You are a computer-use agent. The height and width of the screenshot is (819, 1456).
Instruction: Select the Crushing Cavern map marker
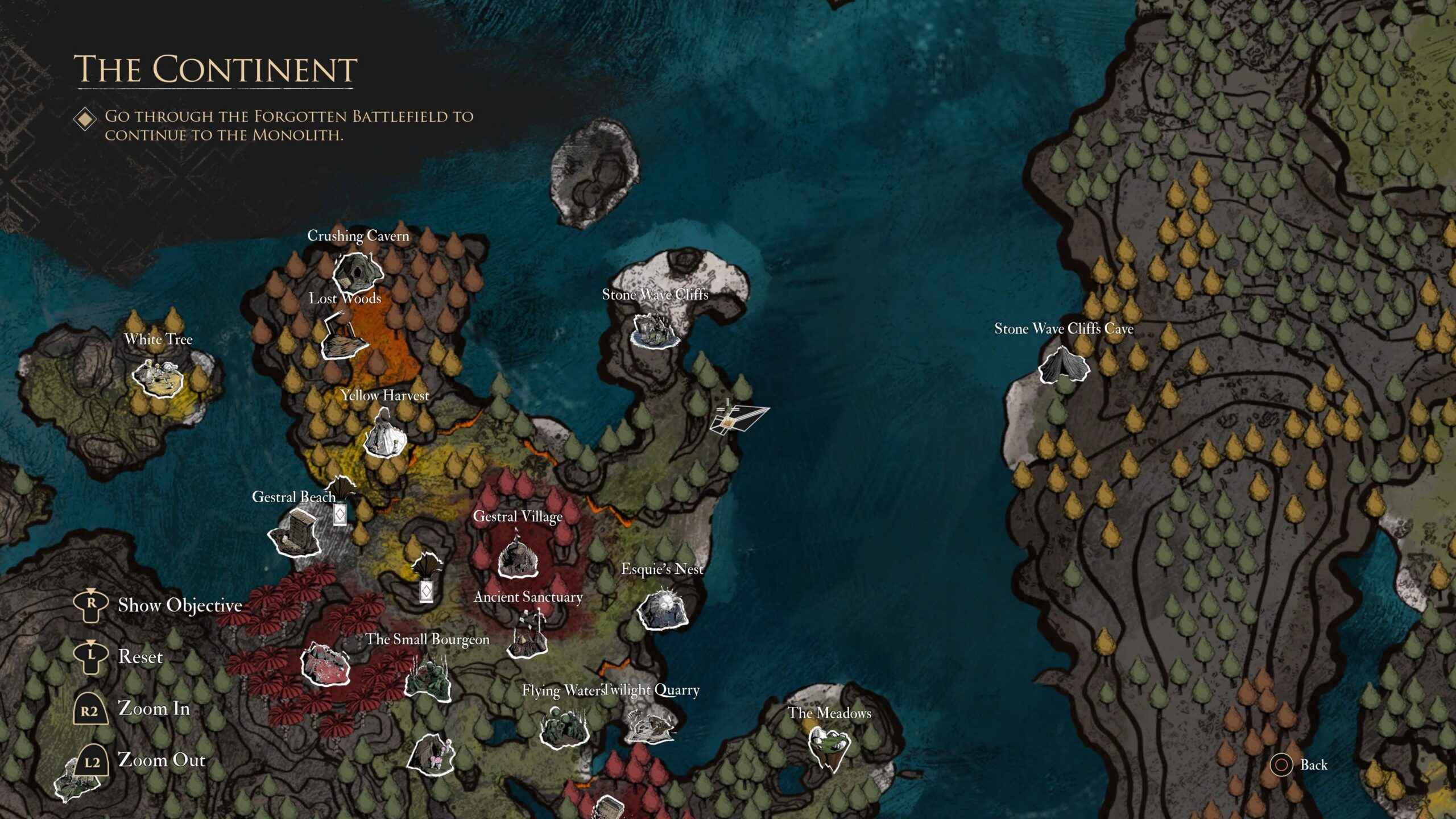(x=357, y=272)
